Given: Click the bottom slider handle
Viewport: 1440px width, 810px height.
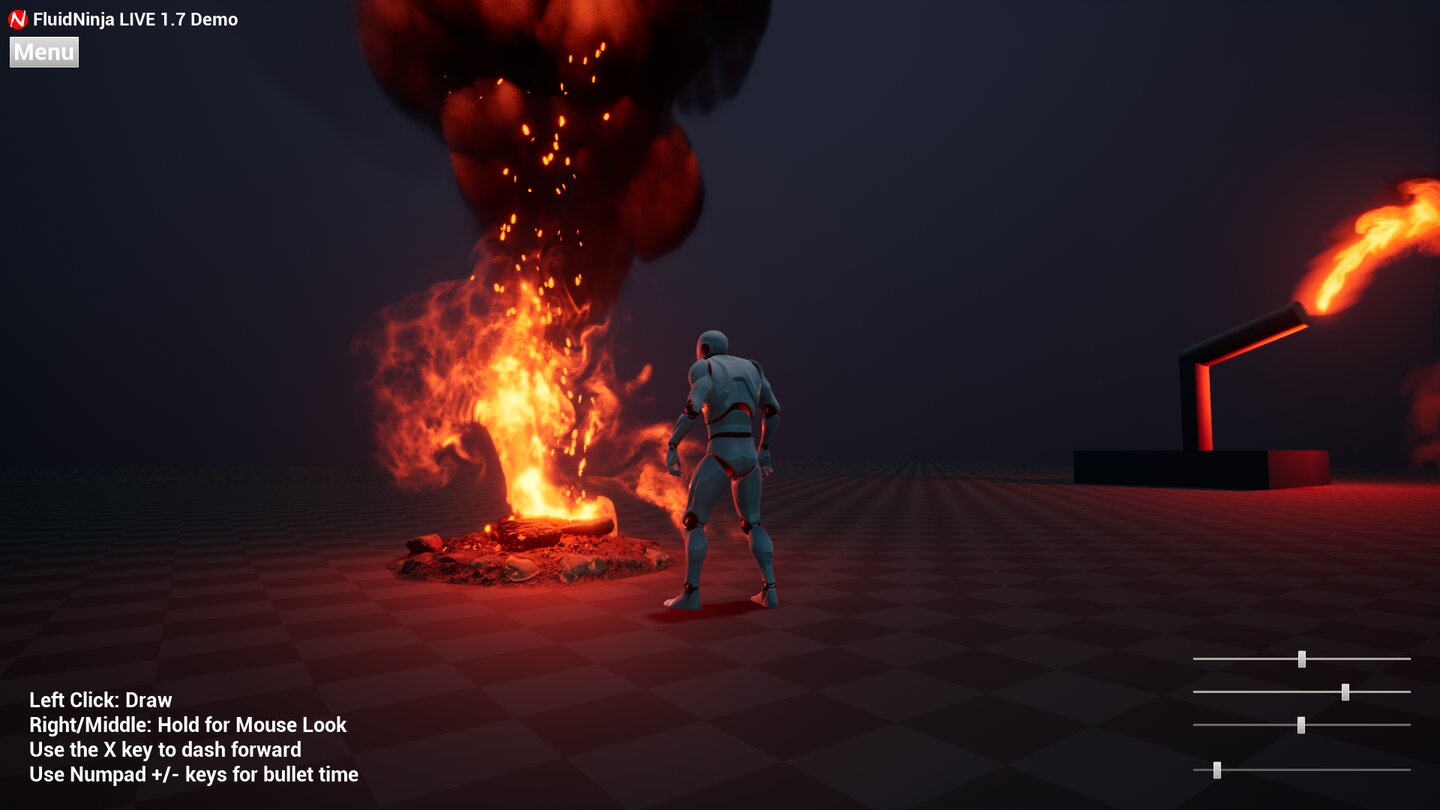Looking at the screenshot, I should pos(1218,770).
